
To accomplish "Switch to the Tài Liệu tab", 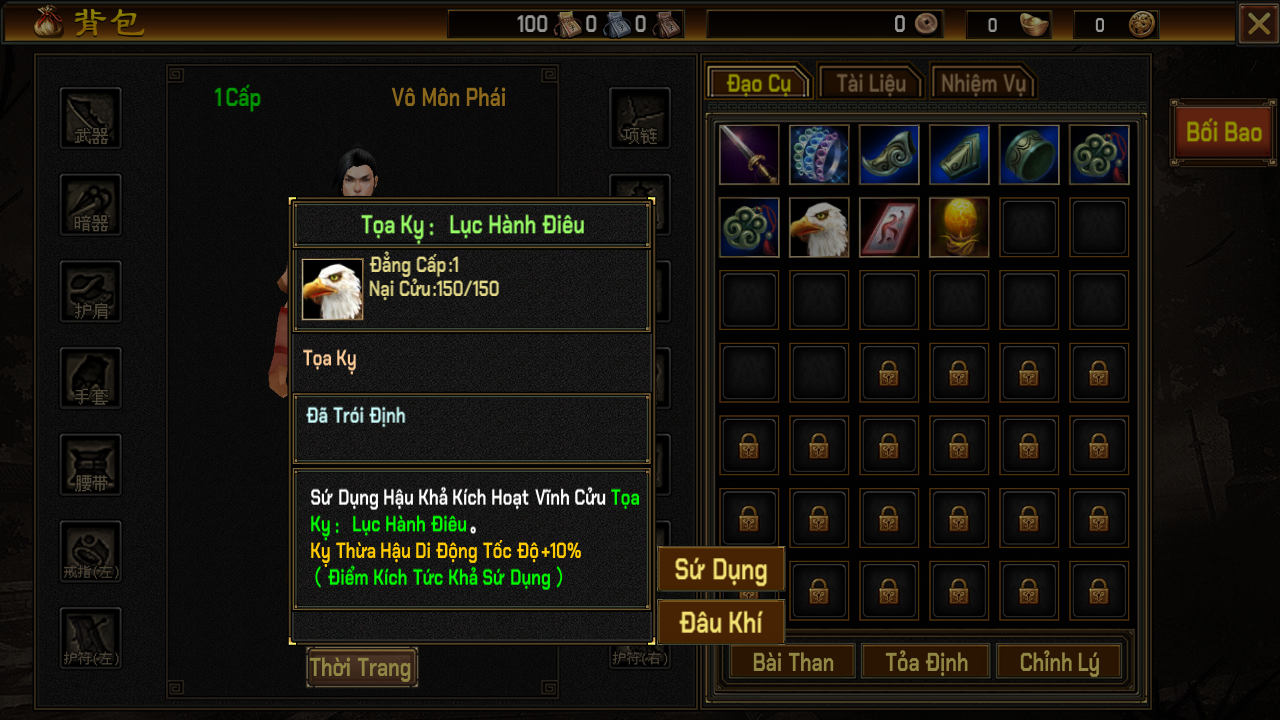I will (870, 83).
